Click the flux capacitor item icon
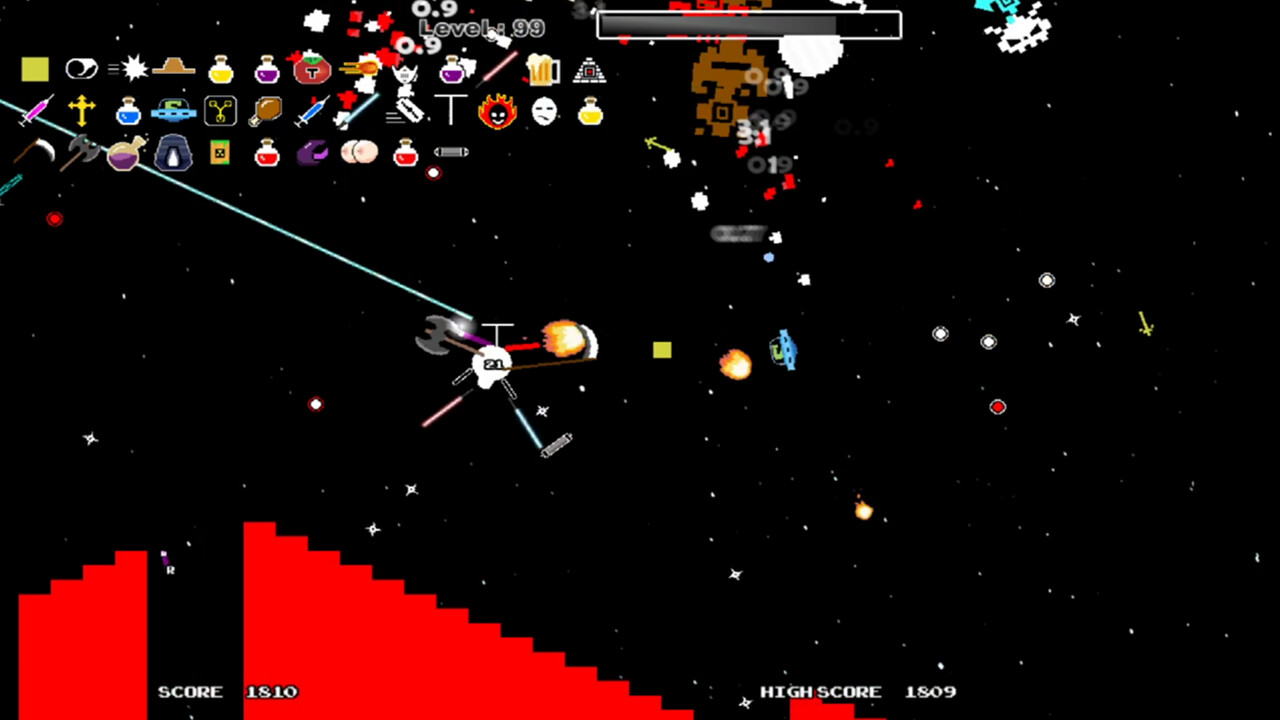1280x720 pixels. [x=220, y=111]
